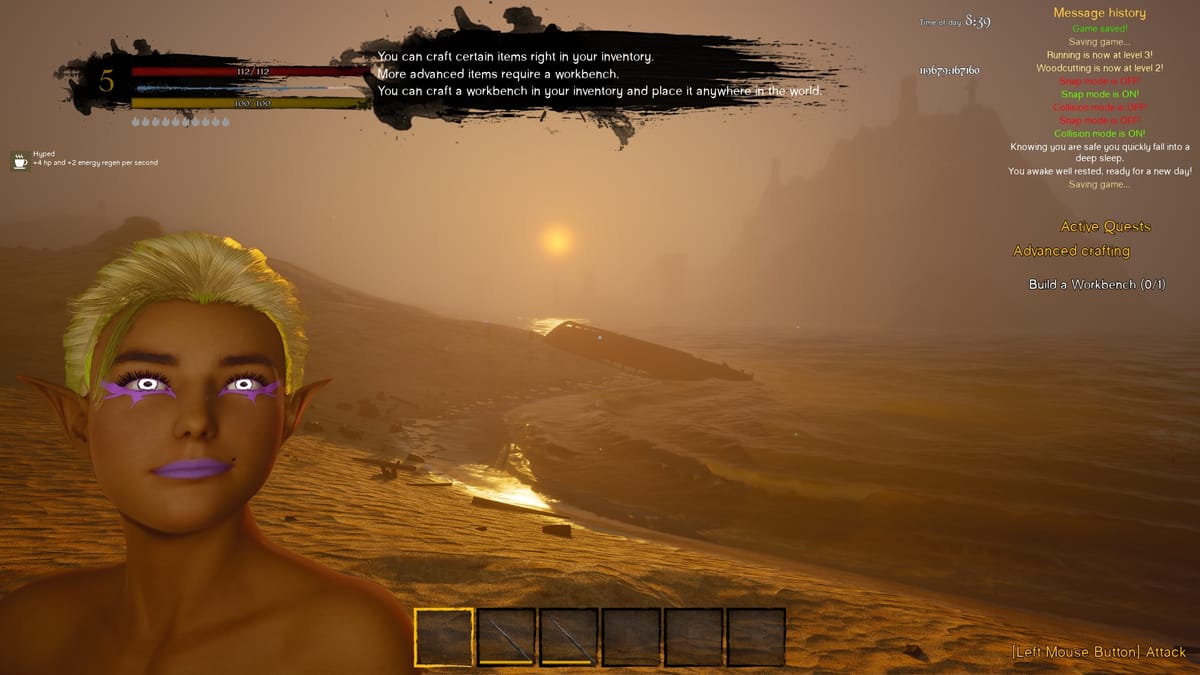
Task: Select the yellow-highlighted hotbar slot
Action: [444, 637]
